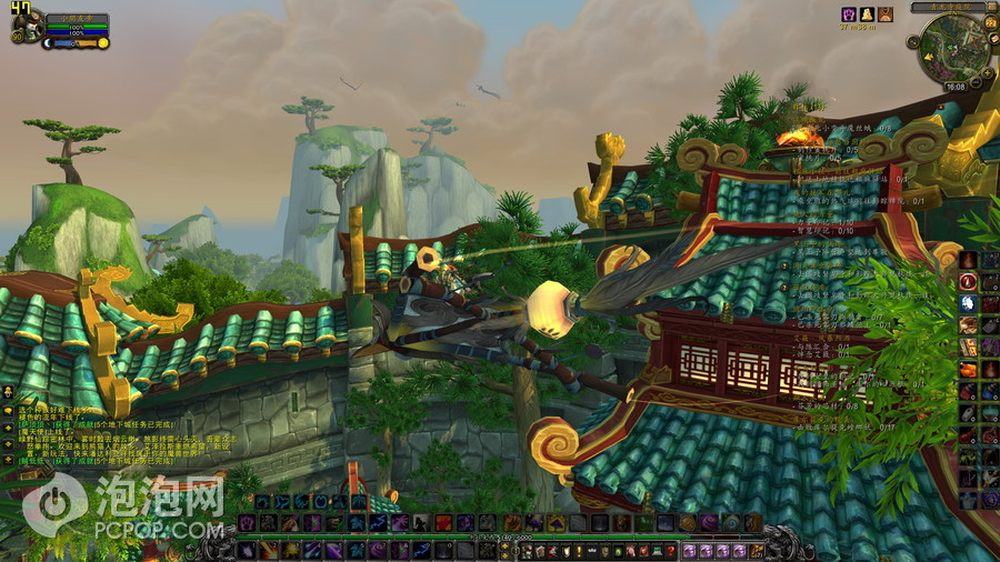Select the purple buff icon beside the minimap
Screen dimensions: 1000x562
[x=848, y=14]
